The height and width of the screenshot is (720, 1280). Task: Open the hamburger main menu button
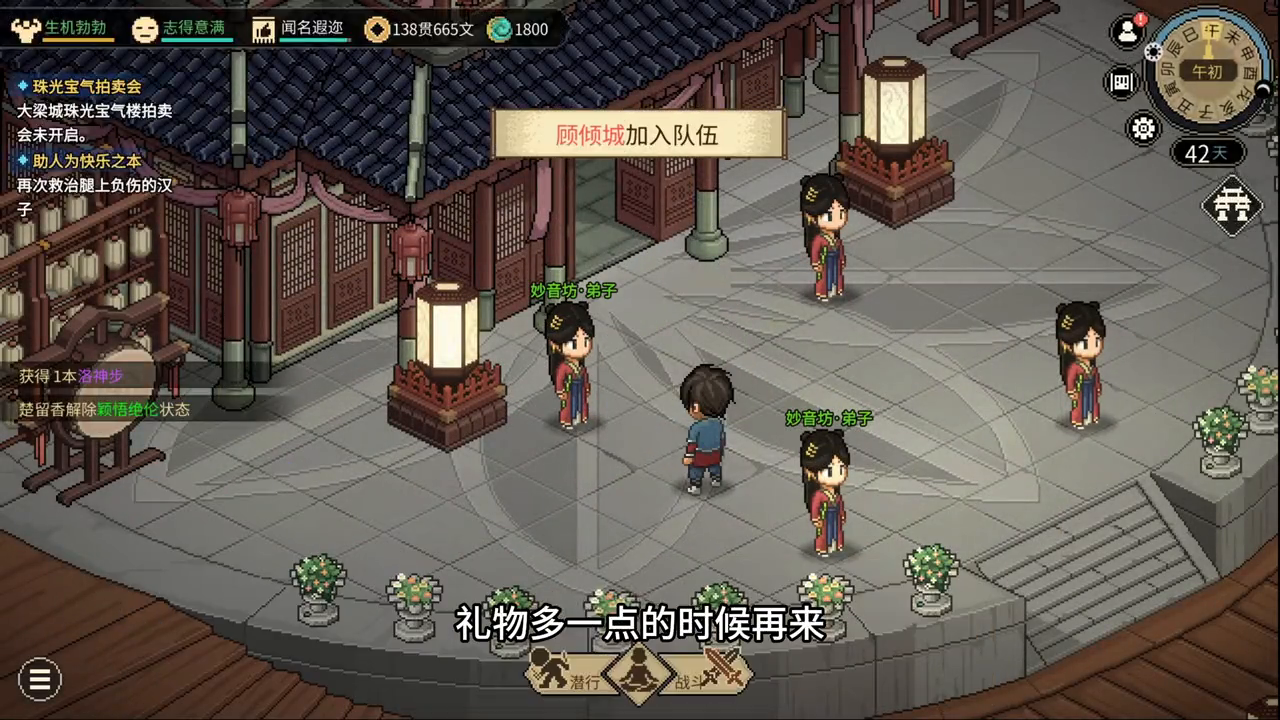40,680
